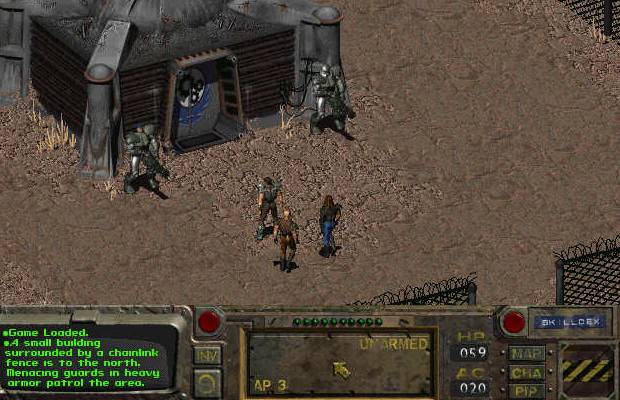This screenshot has width=620, height=400.
Task: Show the character sheet via CHA
Action: [526, 372]
